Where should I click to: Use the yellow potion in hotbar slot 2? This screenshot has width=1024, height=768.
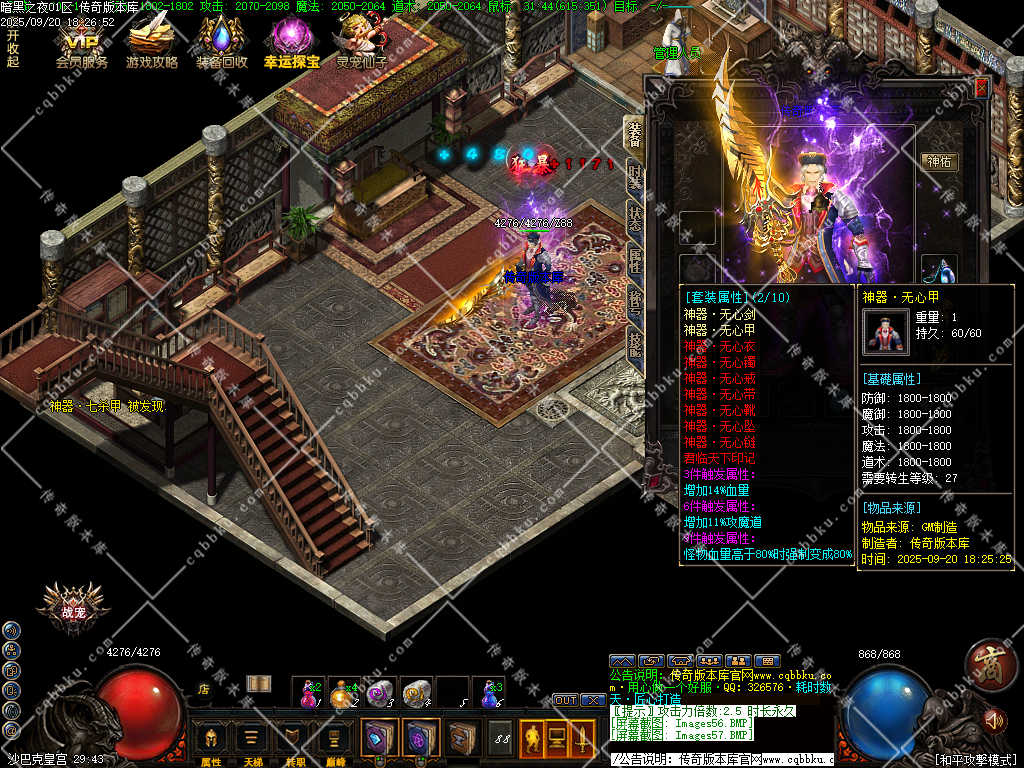[345, 691]
